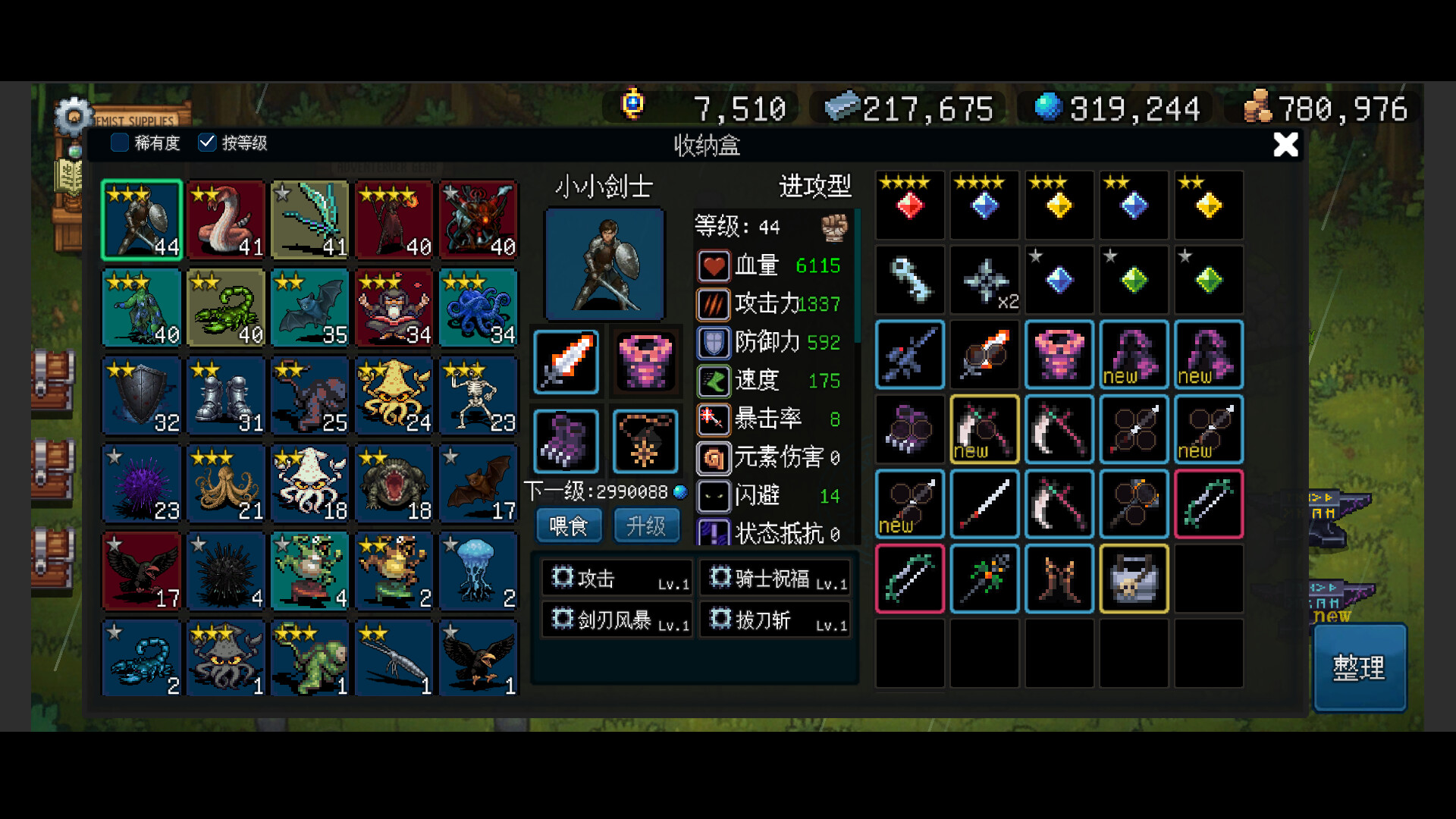Toggle the 稀有度 checkbox
Screen dimensions: 1456x819
119,143
